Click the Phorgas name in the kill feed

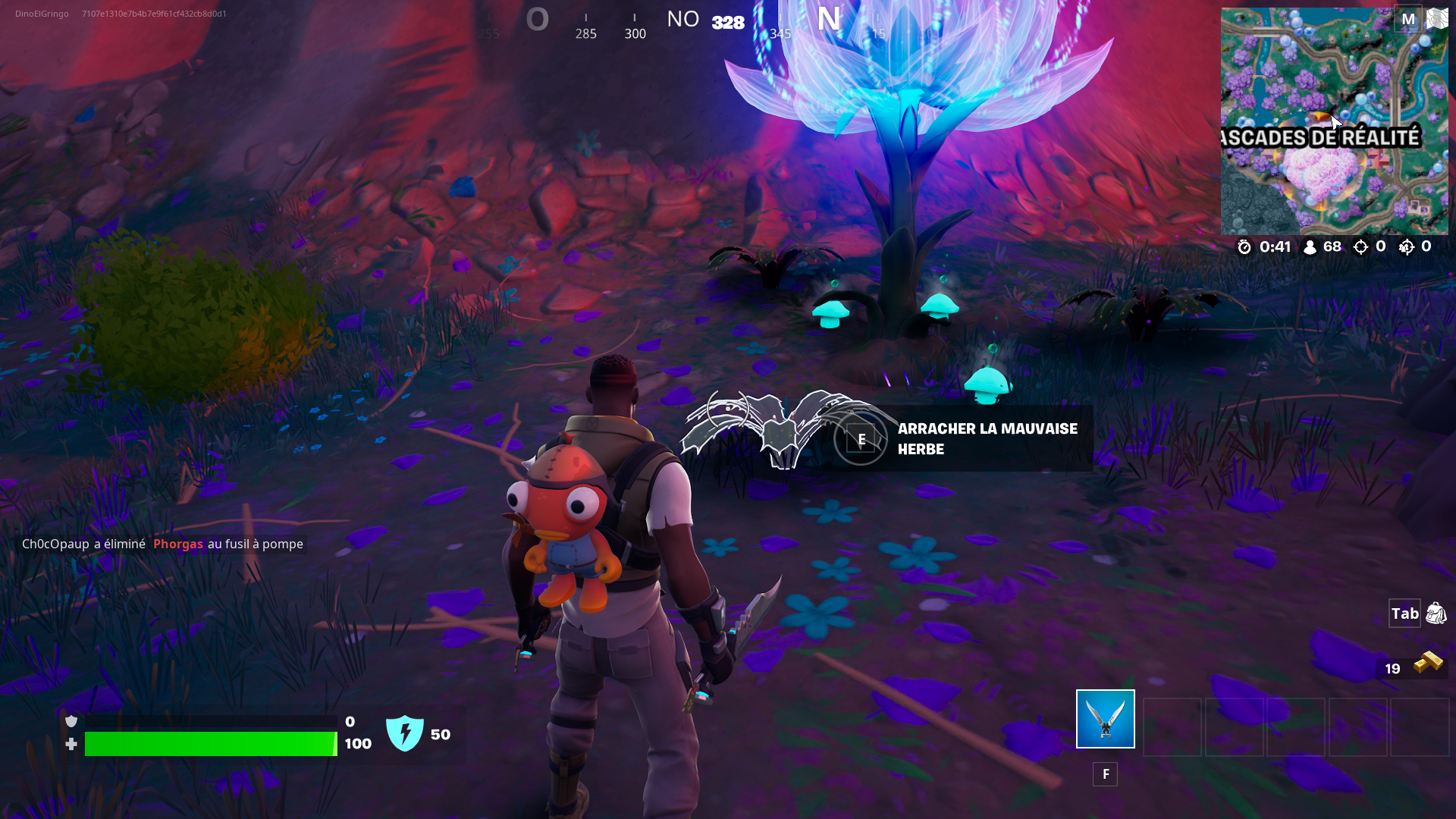point(177,544)
